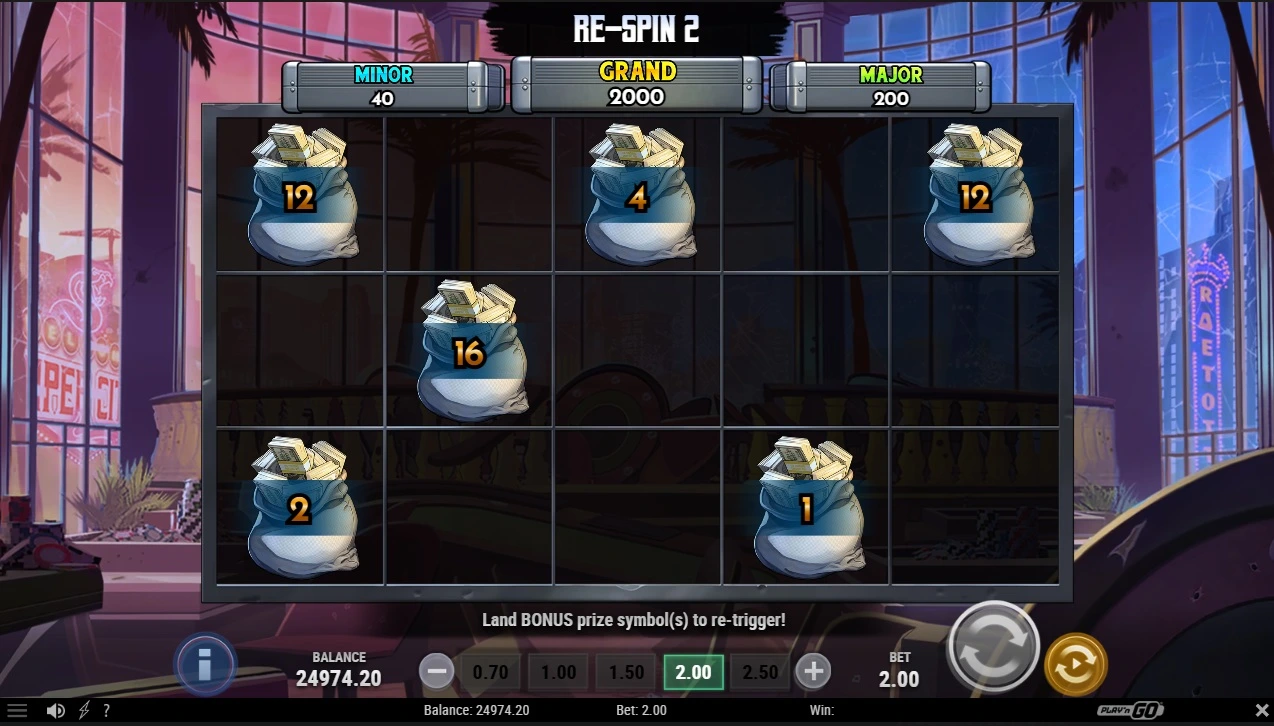The image size is (1274, 726).
Task: Open the hamburger menu in bottom bar
Action: pos(17,711)
